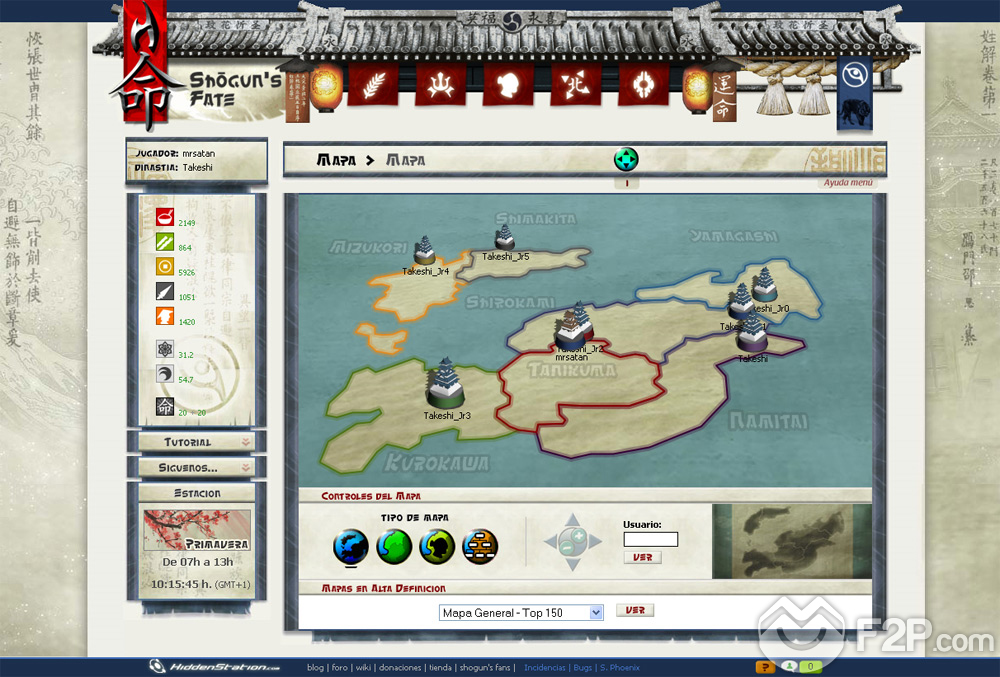Switch to the all-green map type globe
The image size is (1000, 677).
tap(394, 547)
